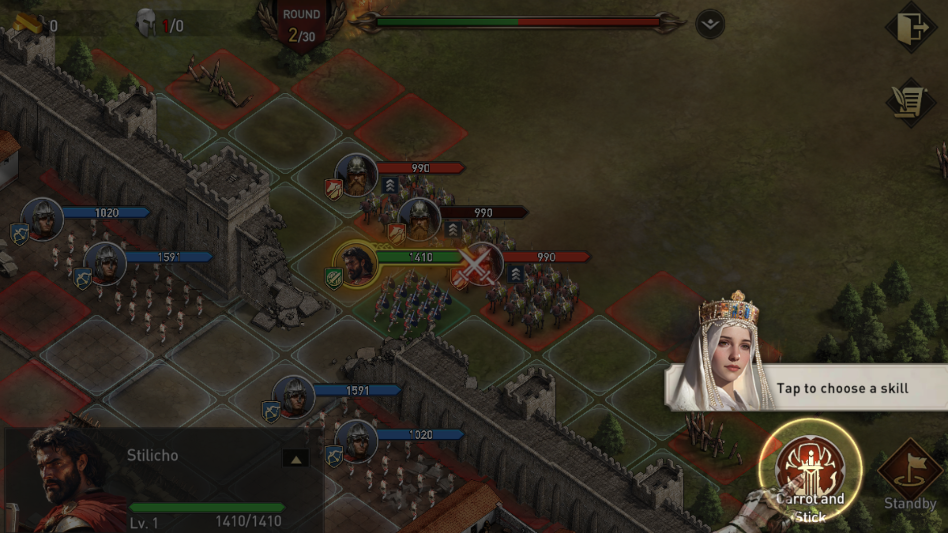Select Stilicho's yellow-ringed unit portrait
948x533 pixels.
pyautogui.click(x=355, y=262)
